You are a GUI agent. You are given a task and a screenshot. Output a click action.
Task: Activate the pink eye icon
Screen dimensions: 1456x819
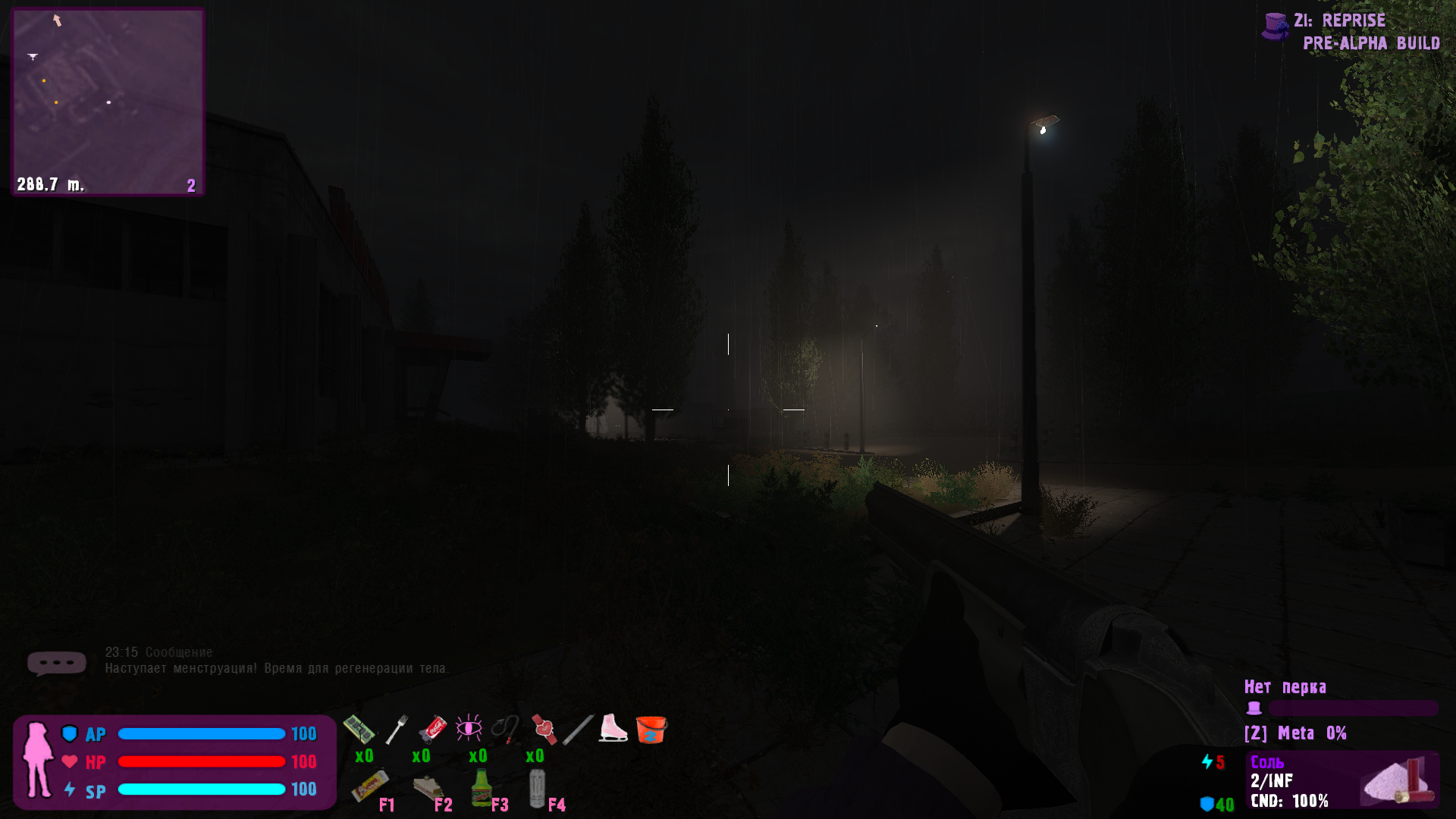tap(469, 729)
